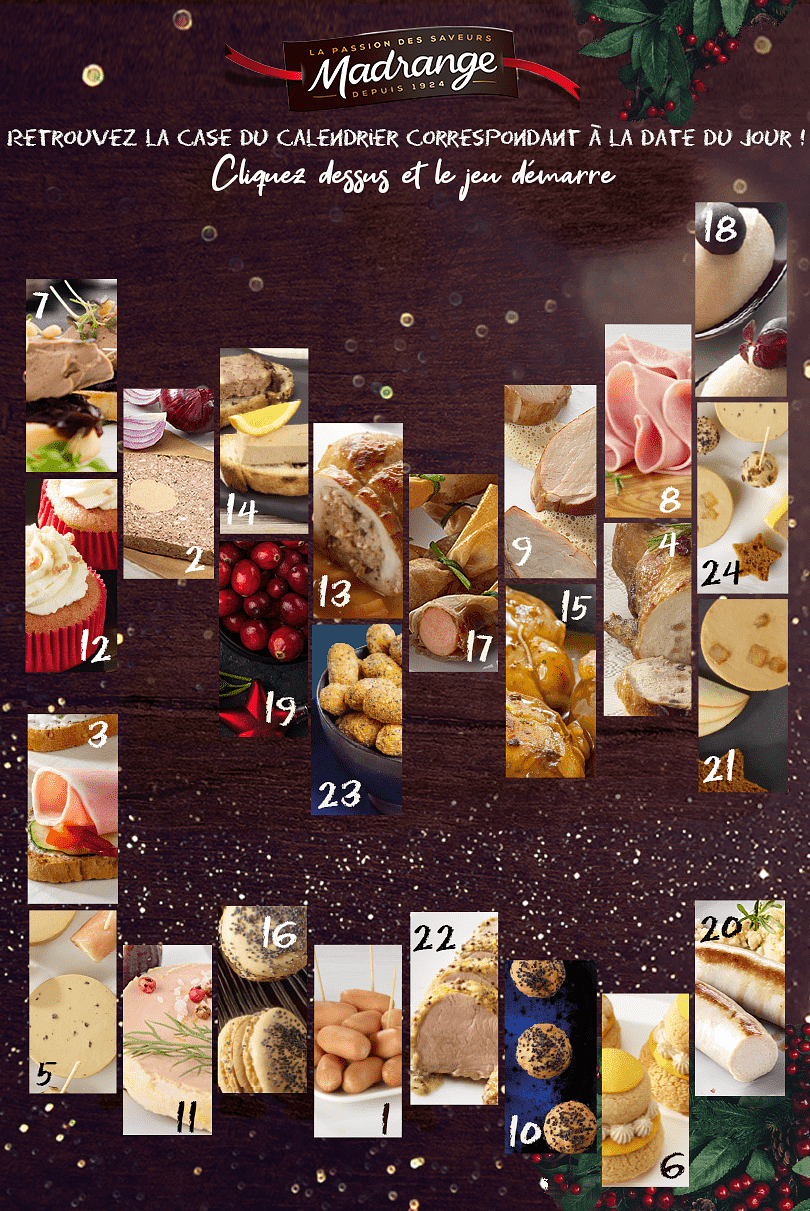
Task: Open calendar box number 10
Action: 550,1057
